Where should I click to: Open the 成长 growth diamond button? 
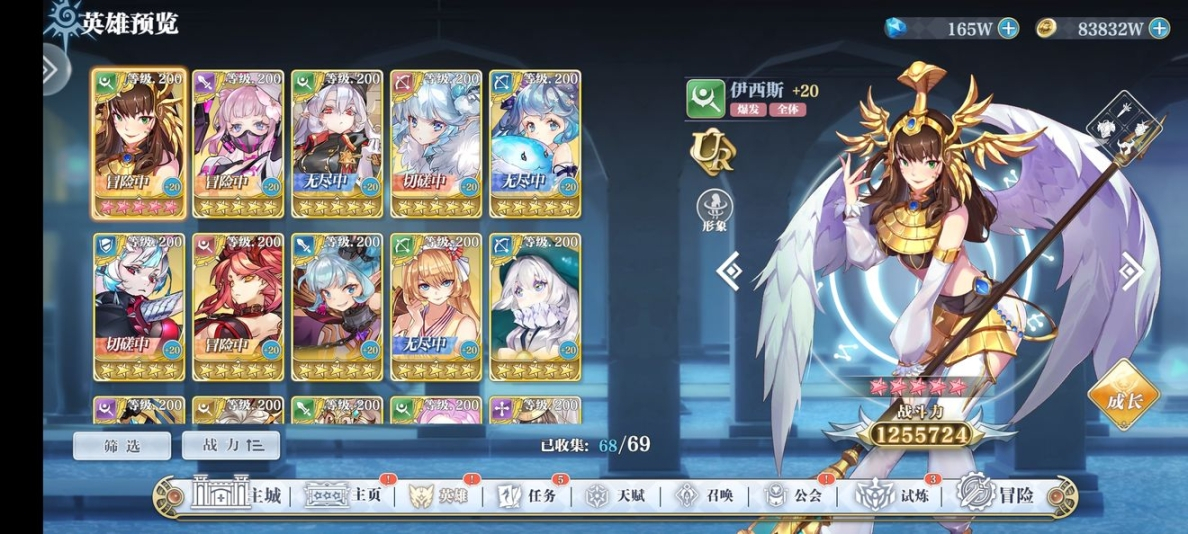click(x=1124, y=396)
